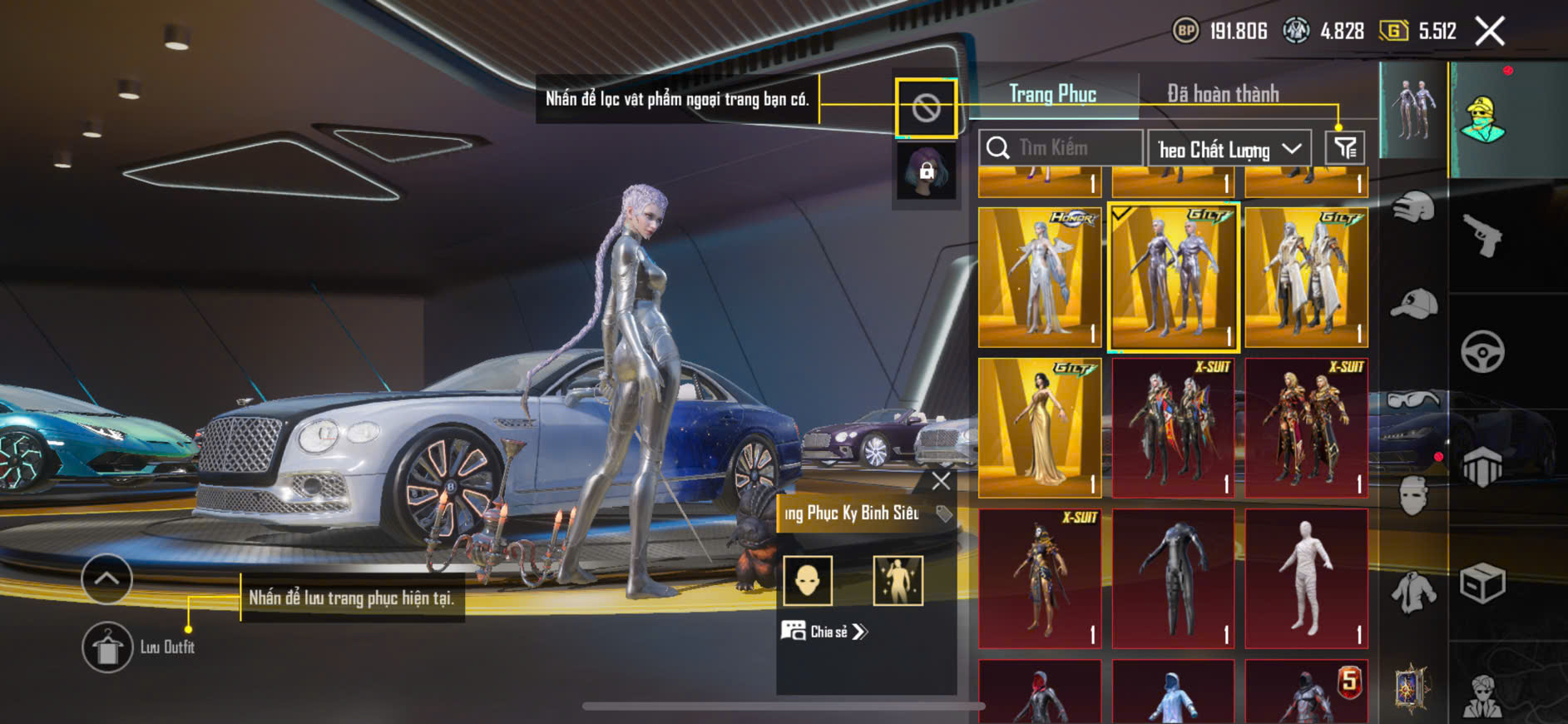Switch to the Trang Phục tab
The image size is (1568, 724).
point(1052,94)
